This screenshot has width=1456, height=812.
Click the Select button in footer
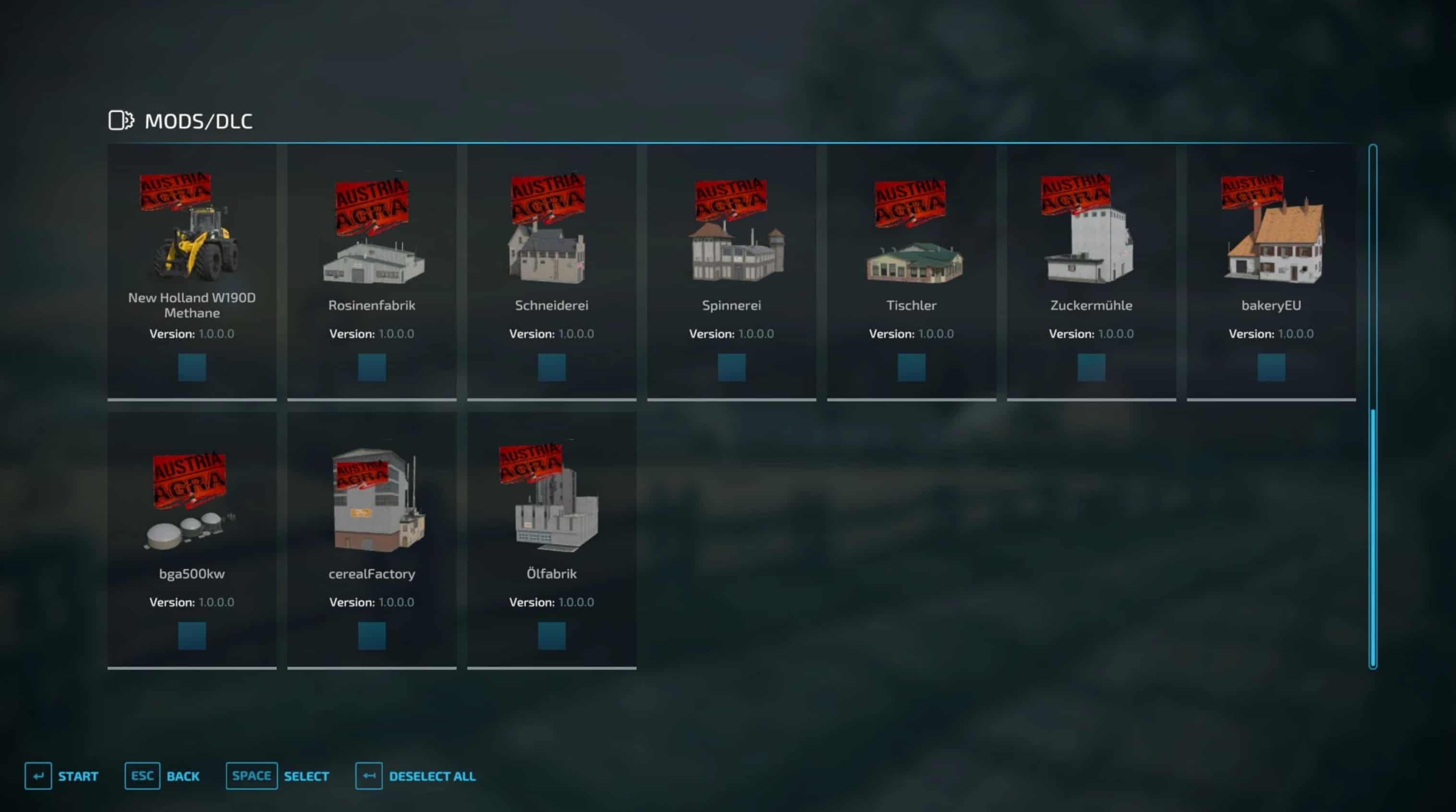277,776
